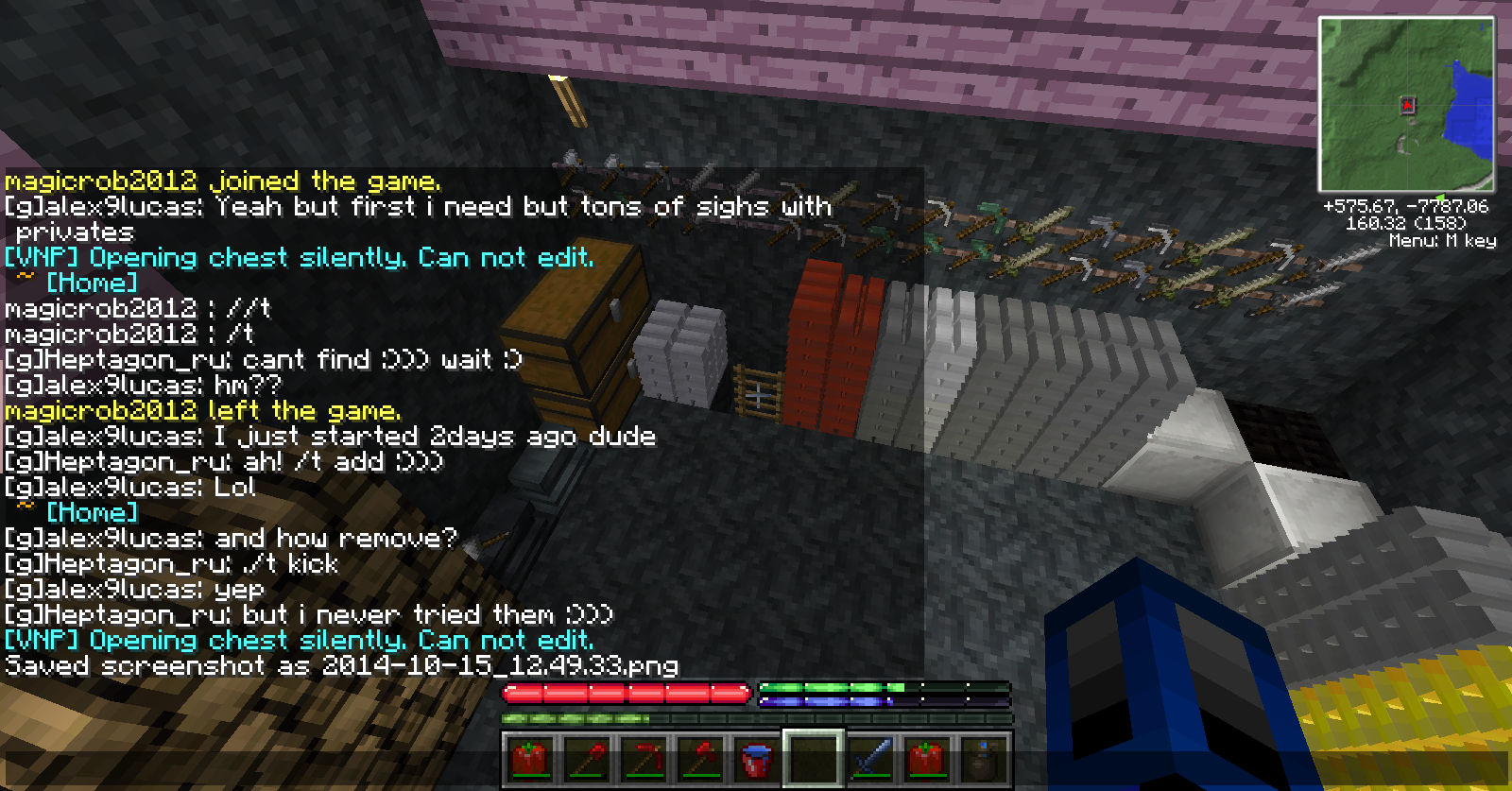The image size is (1512, 791).
Task: Pick the water bucket hotbar slot
Action: click(x=757, y=758)
